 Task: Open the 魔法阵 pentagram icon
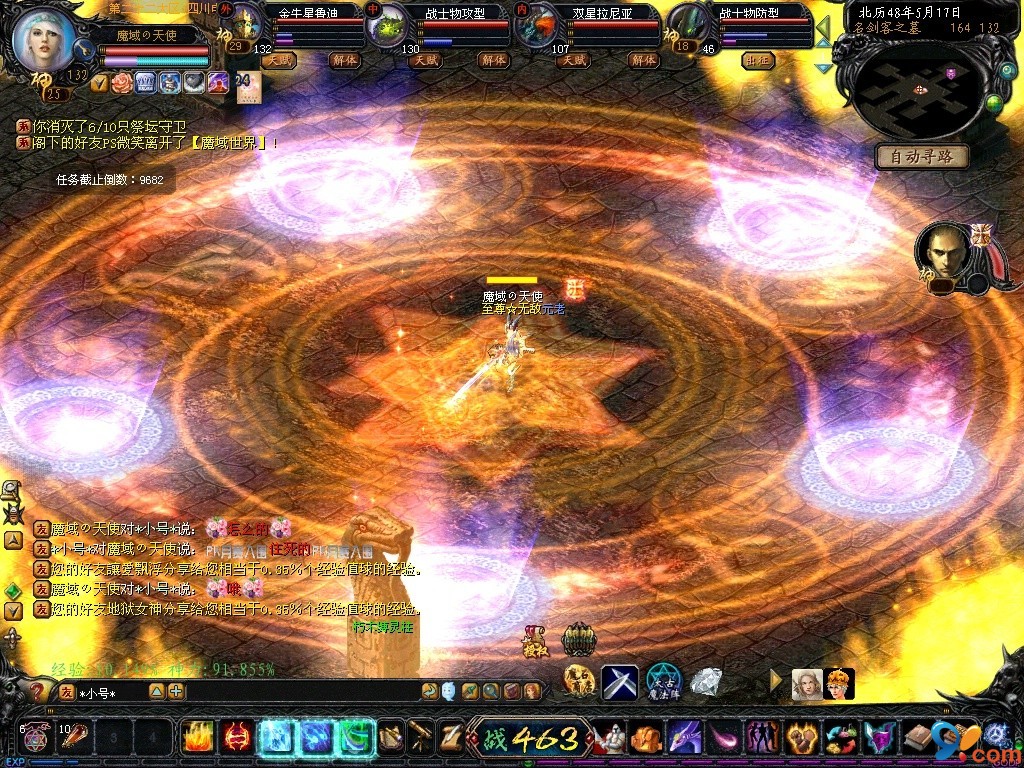(x=664, y=681)
